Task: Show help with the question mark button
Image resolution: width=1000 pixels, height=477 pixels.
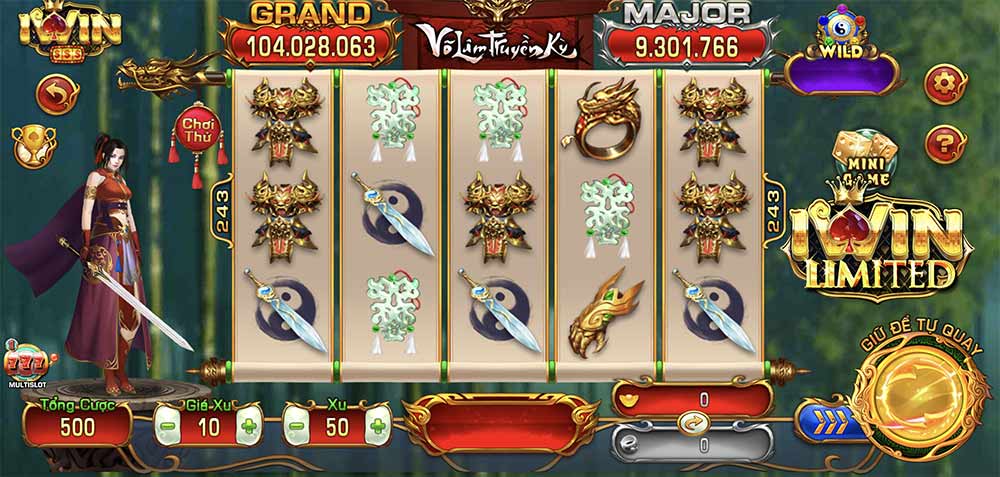Action: click(x=943, y=145)
